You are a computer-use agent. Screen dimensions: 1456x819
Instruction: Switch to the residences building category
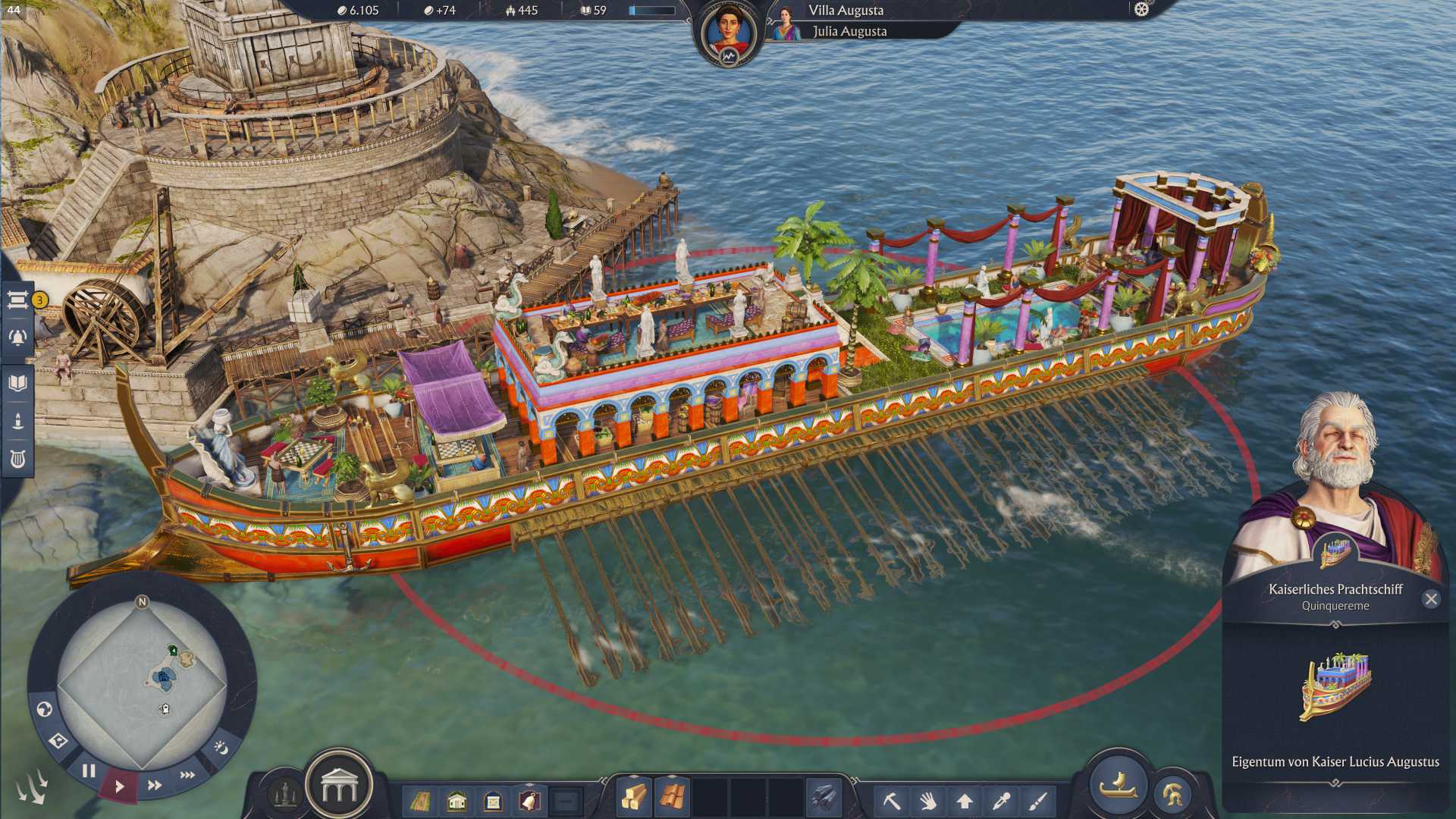457,800
